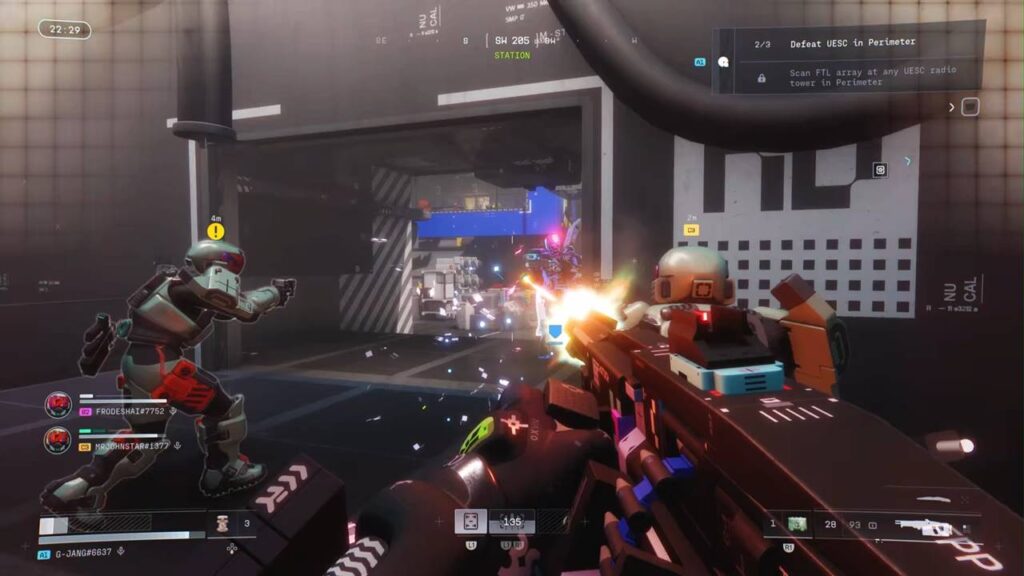Viewport: 1024px width, 576px height.
Task: Open the square icon below the objective tracker
Action: (969, 107)
